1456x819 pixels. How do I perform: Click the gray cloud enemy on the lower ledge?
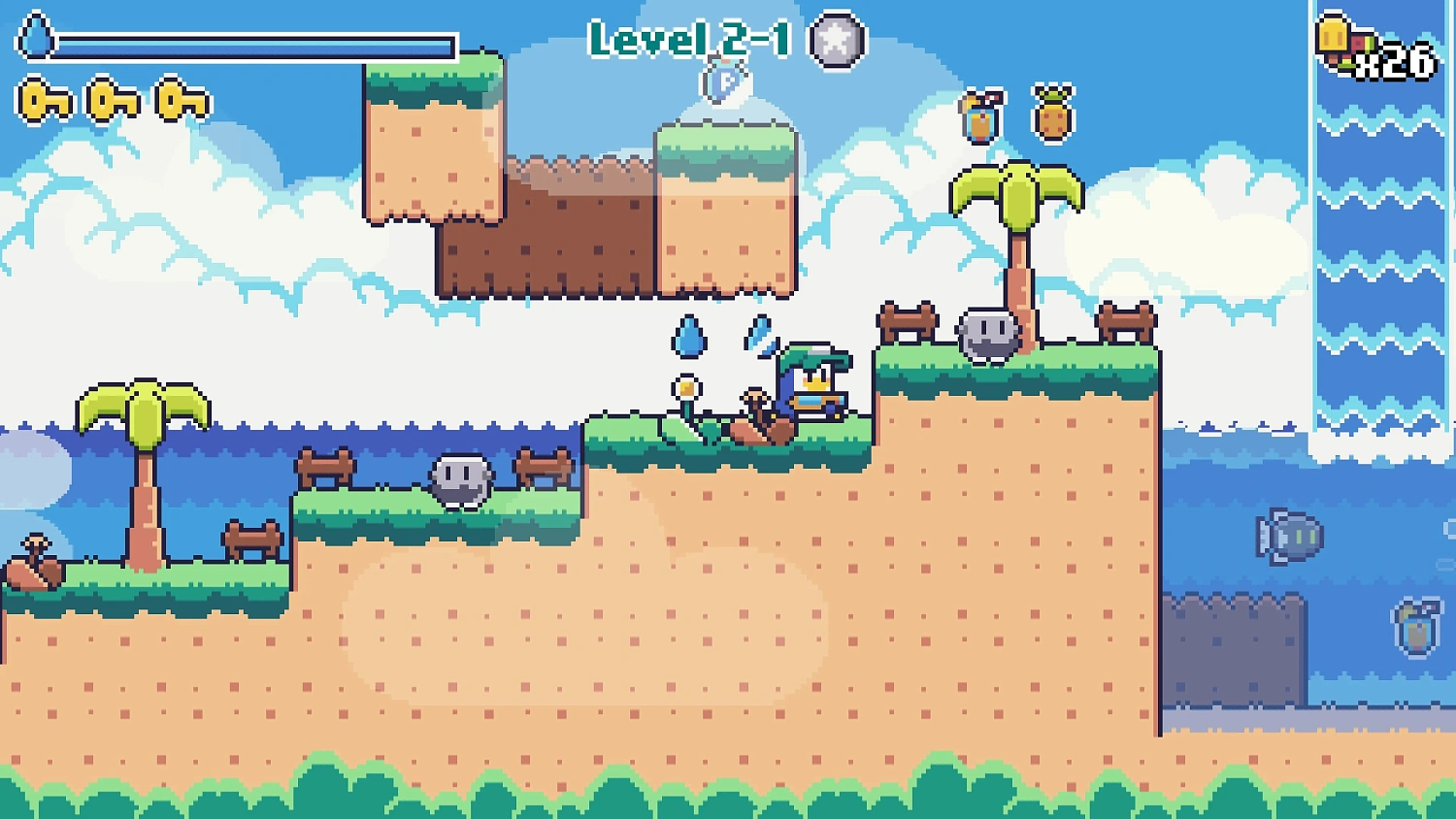459,481
